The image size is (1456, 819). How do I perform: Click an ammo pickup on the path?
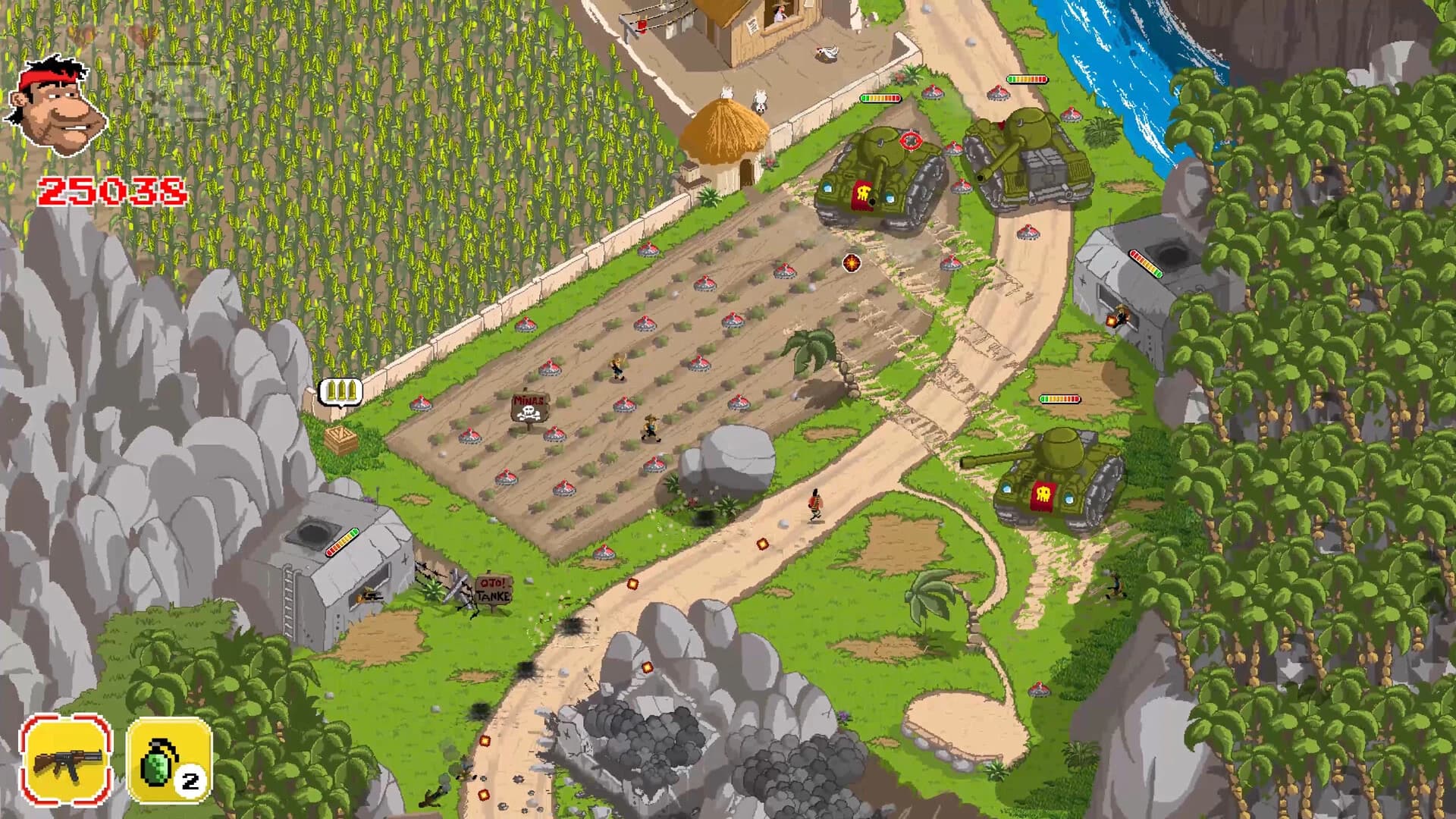point(762,544)
